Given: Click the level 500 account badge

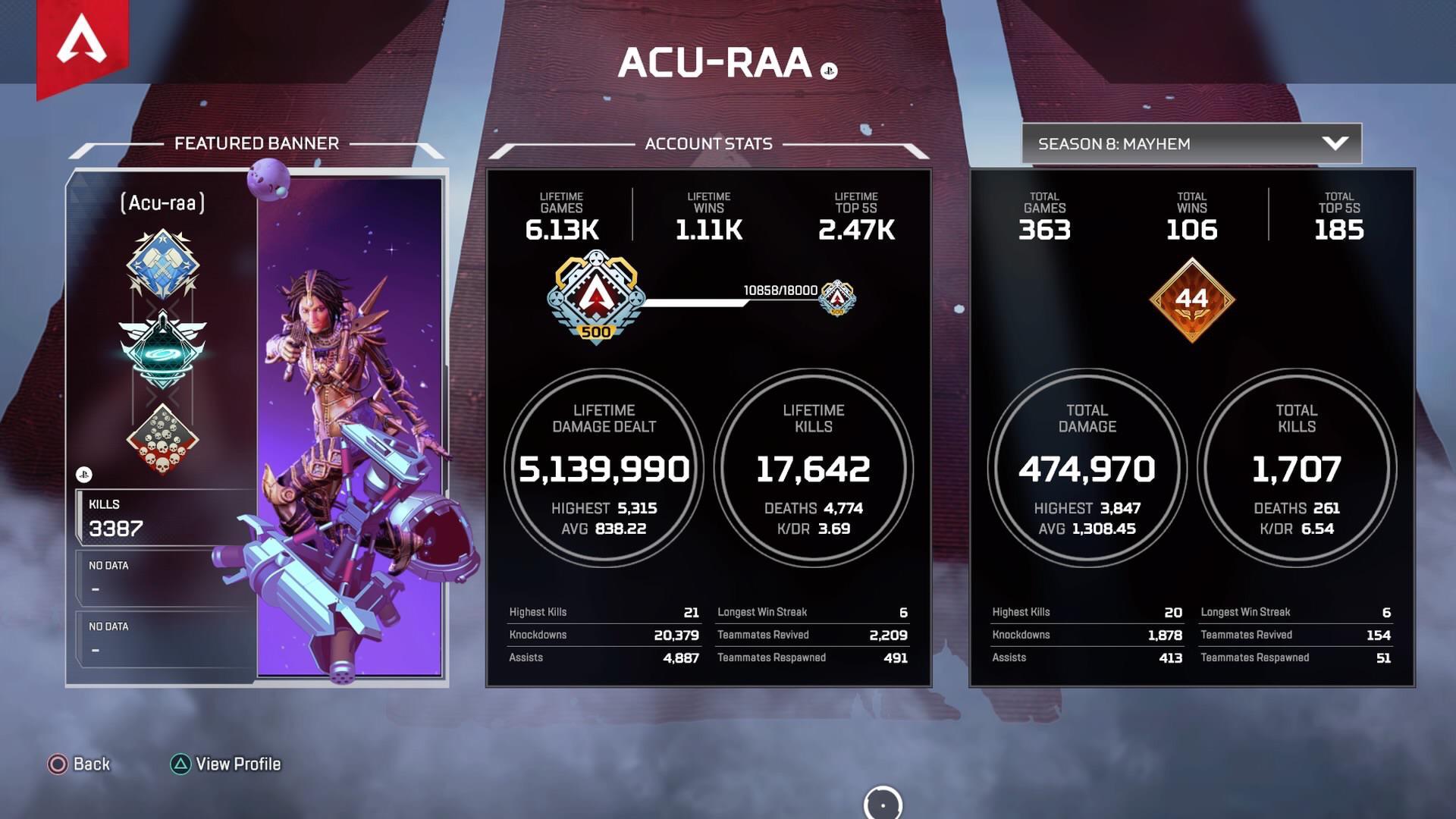Looking at the screenshot, I should pyautogui.click(x=597, y=300).
